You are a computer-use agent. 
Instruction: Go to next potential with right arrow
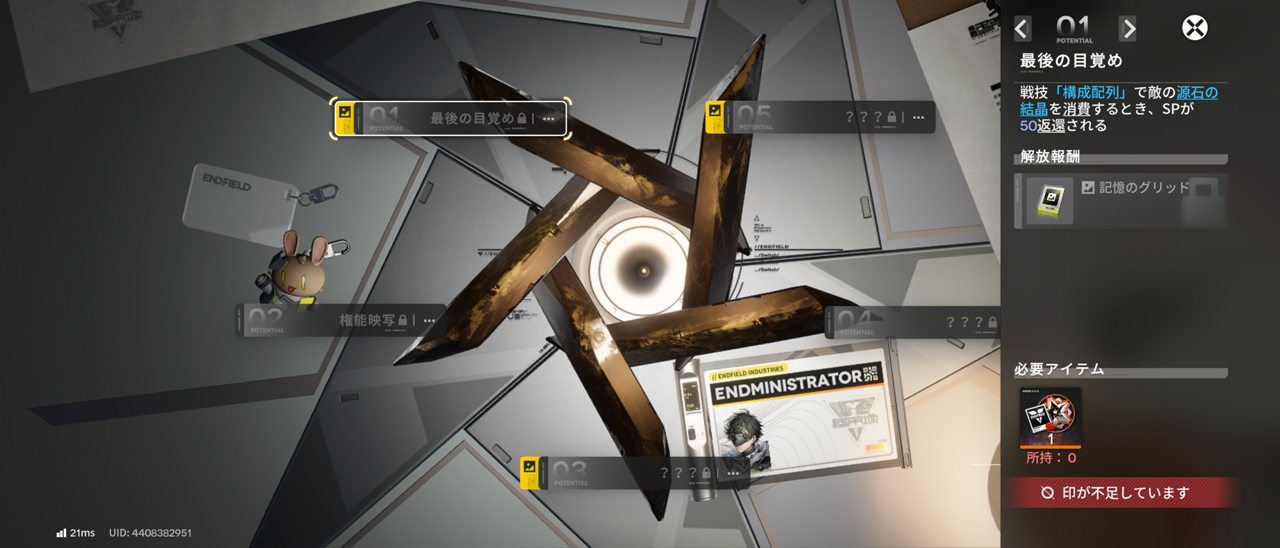pyautogui.click(x=1128, y=29)
